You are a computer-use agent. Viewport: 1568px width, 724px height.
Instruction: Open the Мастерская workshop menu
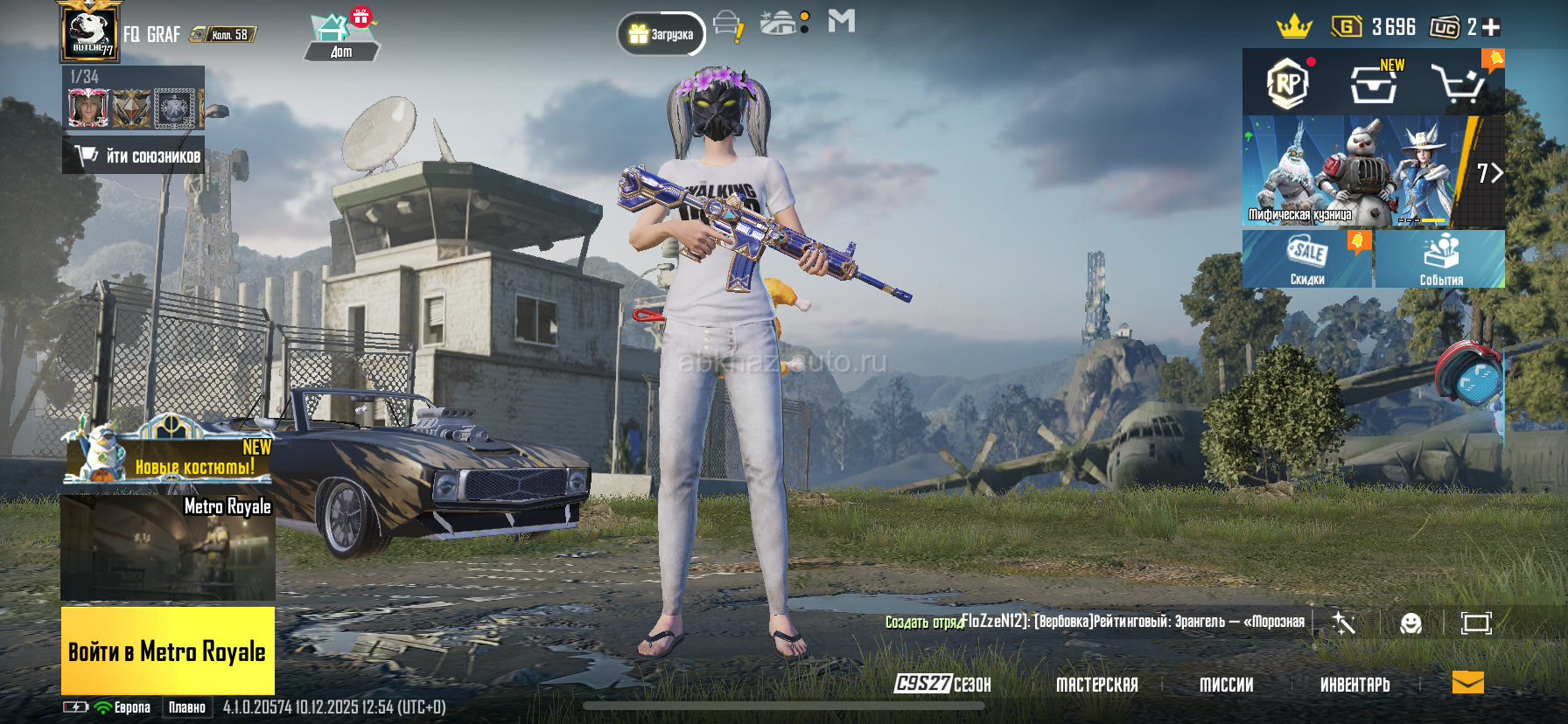1096,685
